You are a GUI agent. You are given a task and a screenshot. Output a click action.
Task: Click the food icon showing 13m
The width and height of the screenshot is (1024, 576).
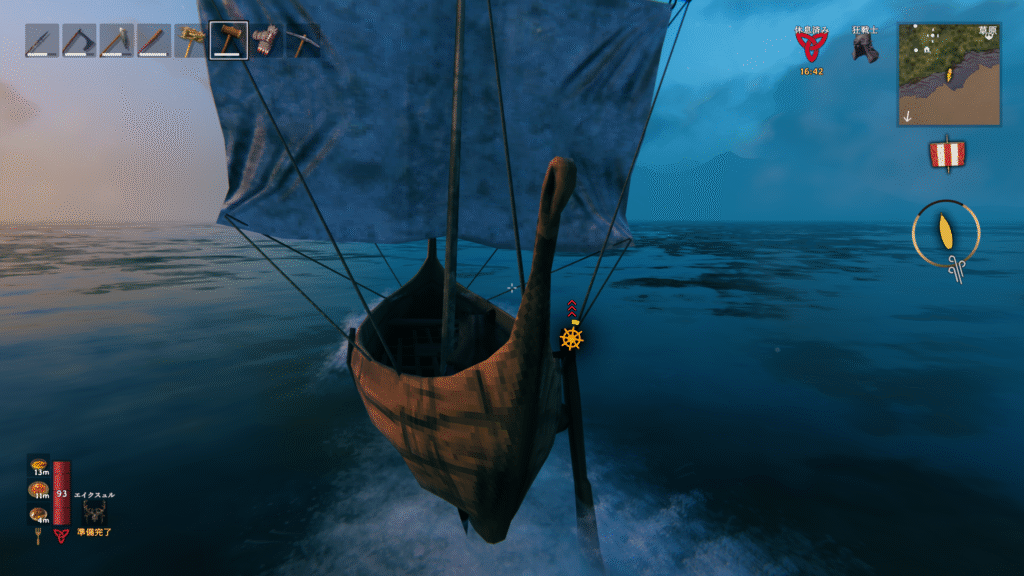(x=39, y=468)
